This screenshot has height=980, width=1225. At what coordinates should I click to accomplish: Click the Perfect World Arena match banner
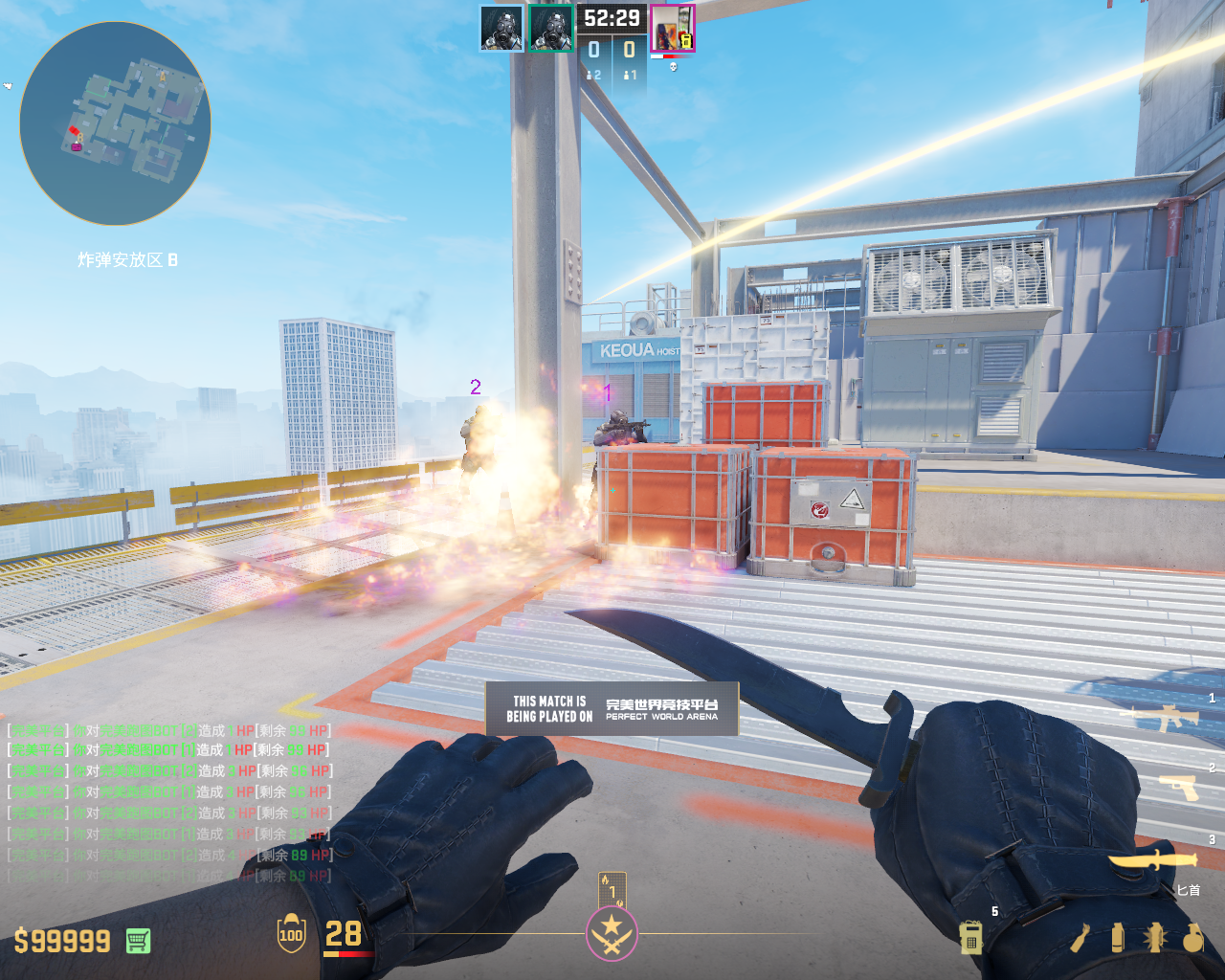pyautogui.click(x=612, y=708)
